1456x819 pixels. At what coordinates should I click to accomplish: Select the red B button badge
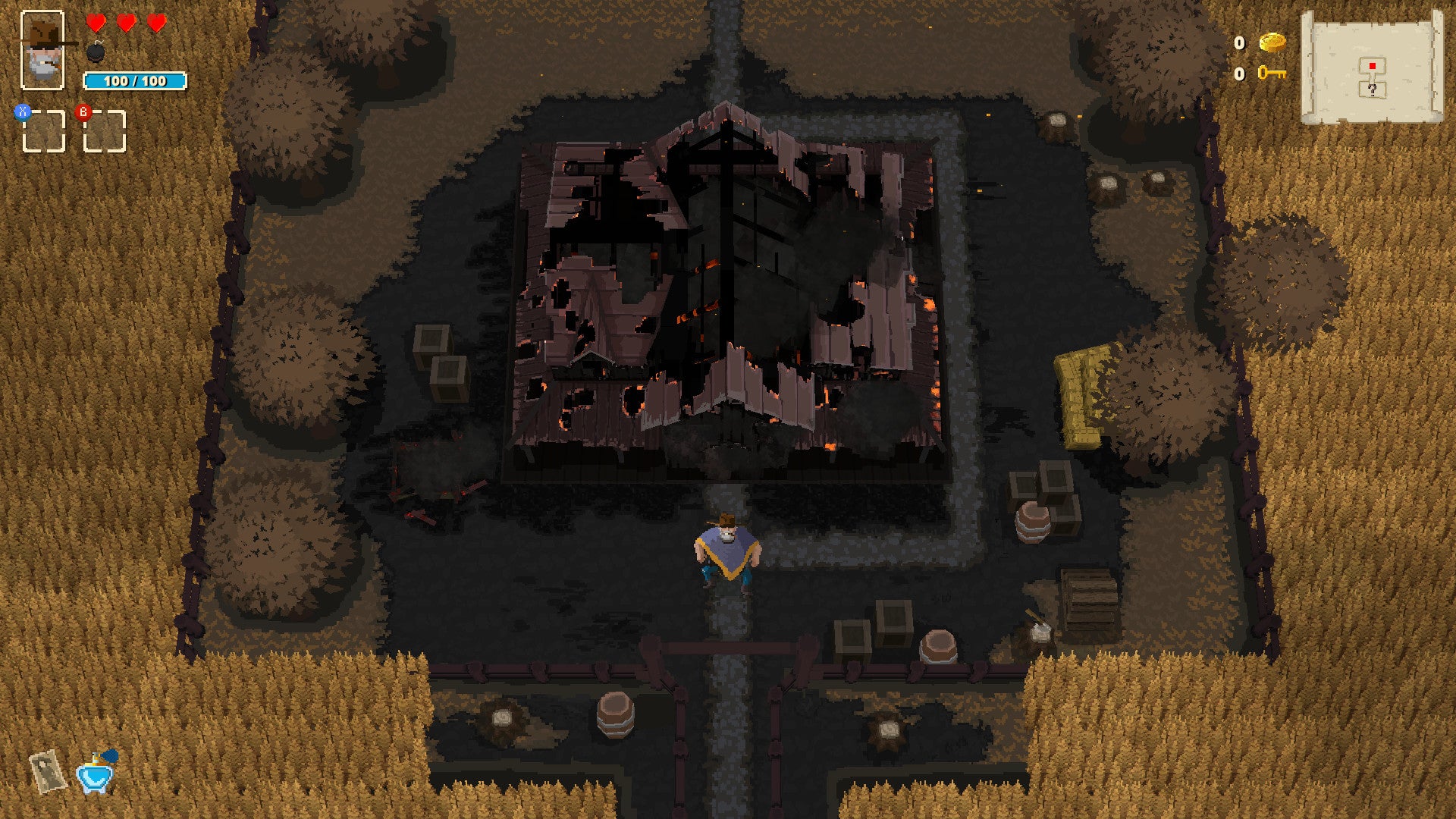tap(83, 112)
